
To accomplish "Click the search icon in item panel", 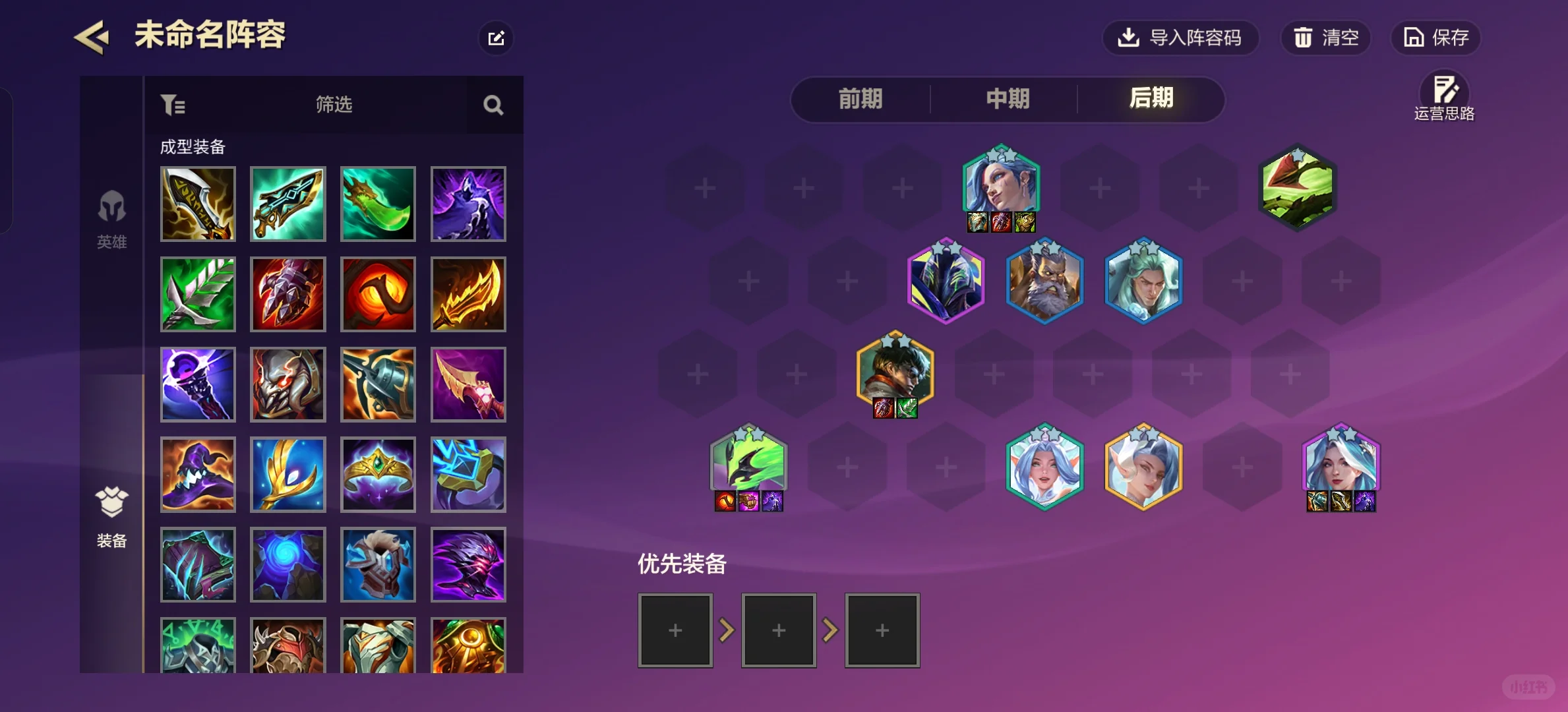I will pos(493,105).
